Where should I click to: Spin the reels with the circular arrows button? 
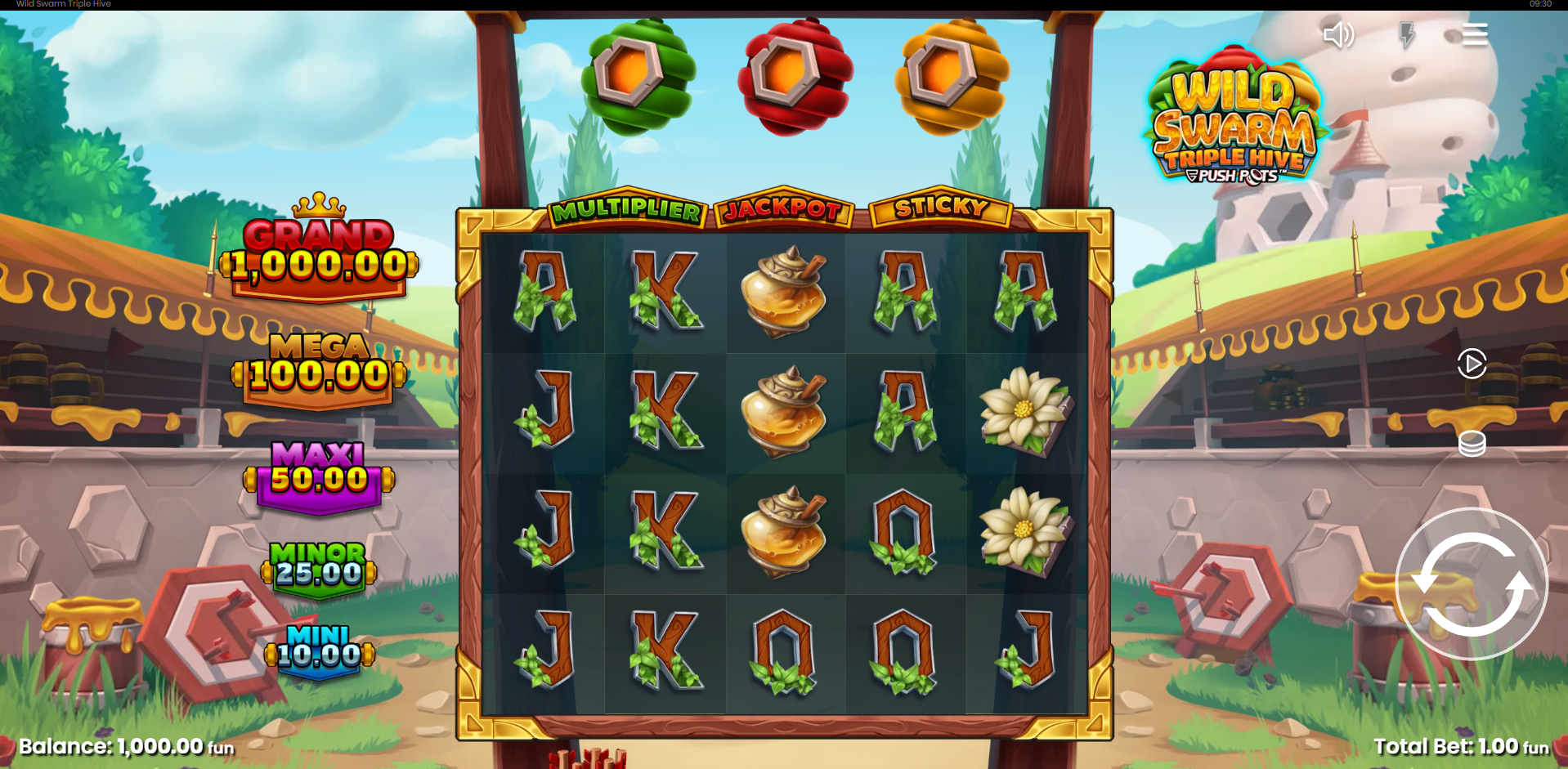1471,583
